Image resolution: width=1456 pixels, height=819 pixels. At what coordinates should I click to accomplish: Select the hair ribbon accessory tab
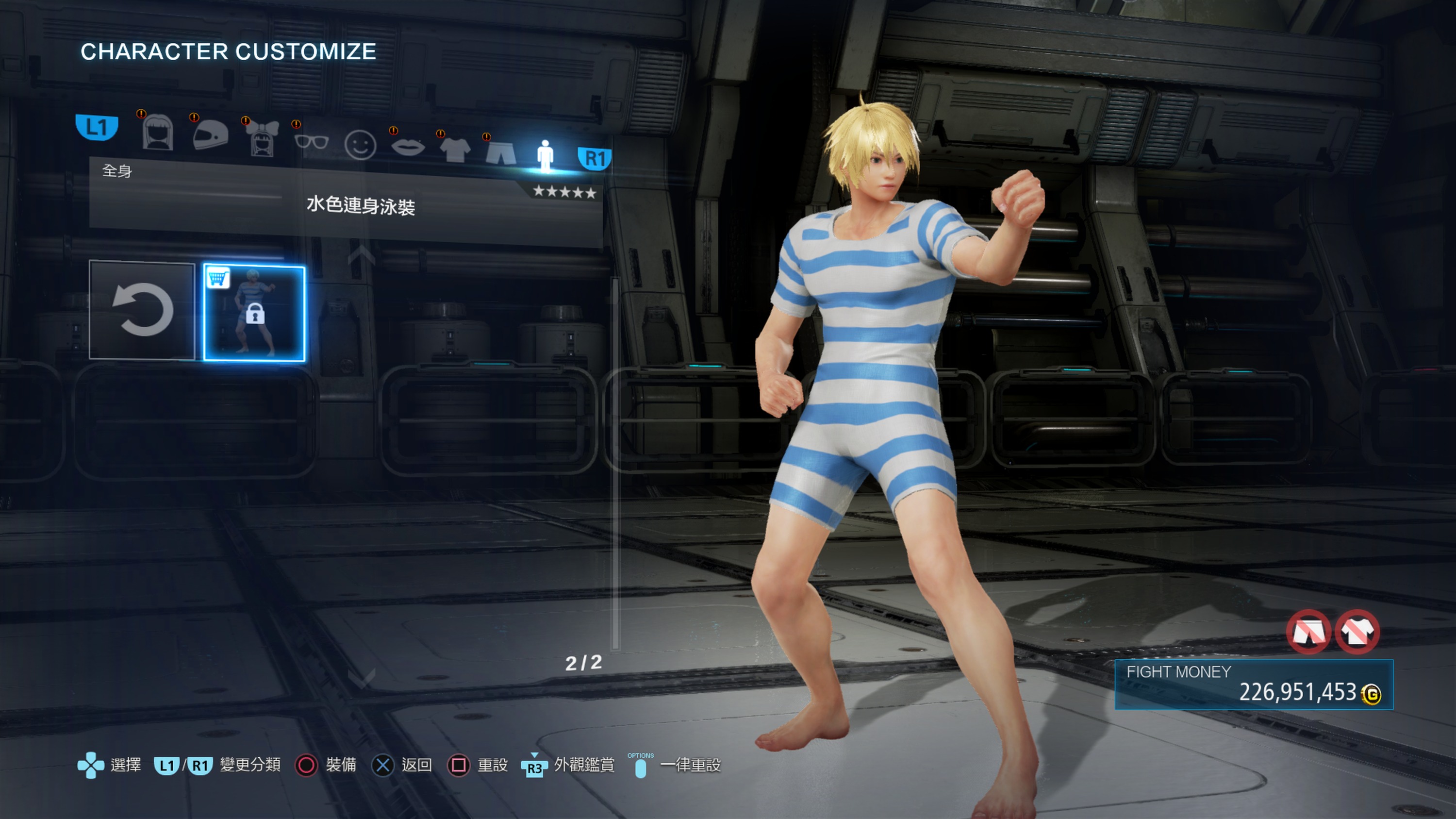262,139
